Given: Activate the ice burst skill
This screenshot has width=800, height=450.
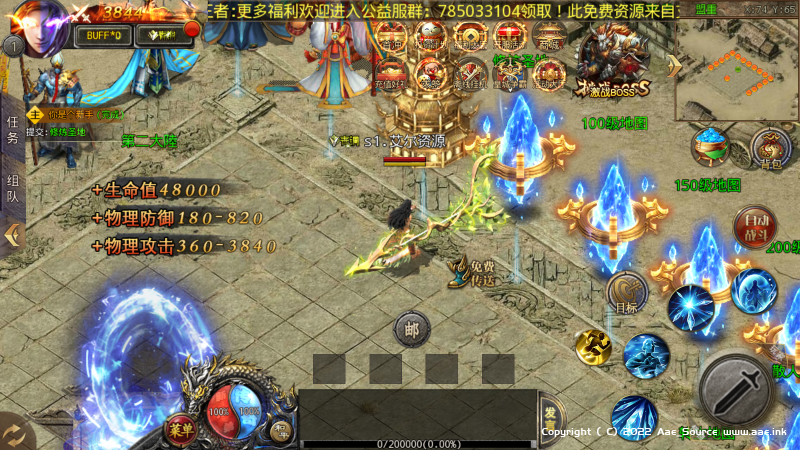Looking at the screenshot, I should (x=691, y=306).
